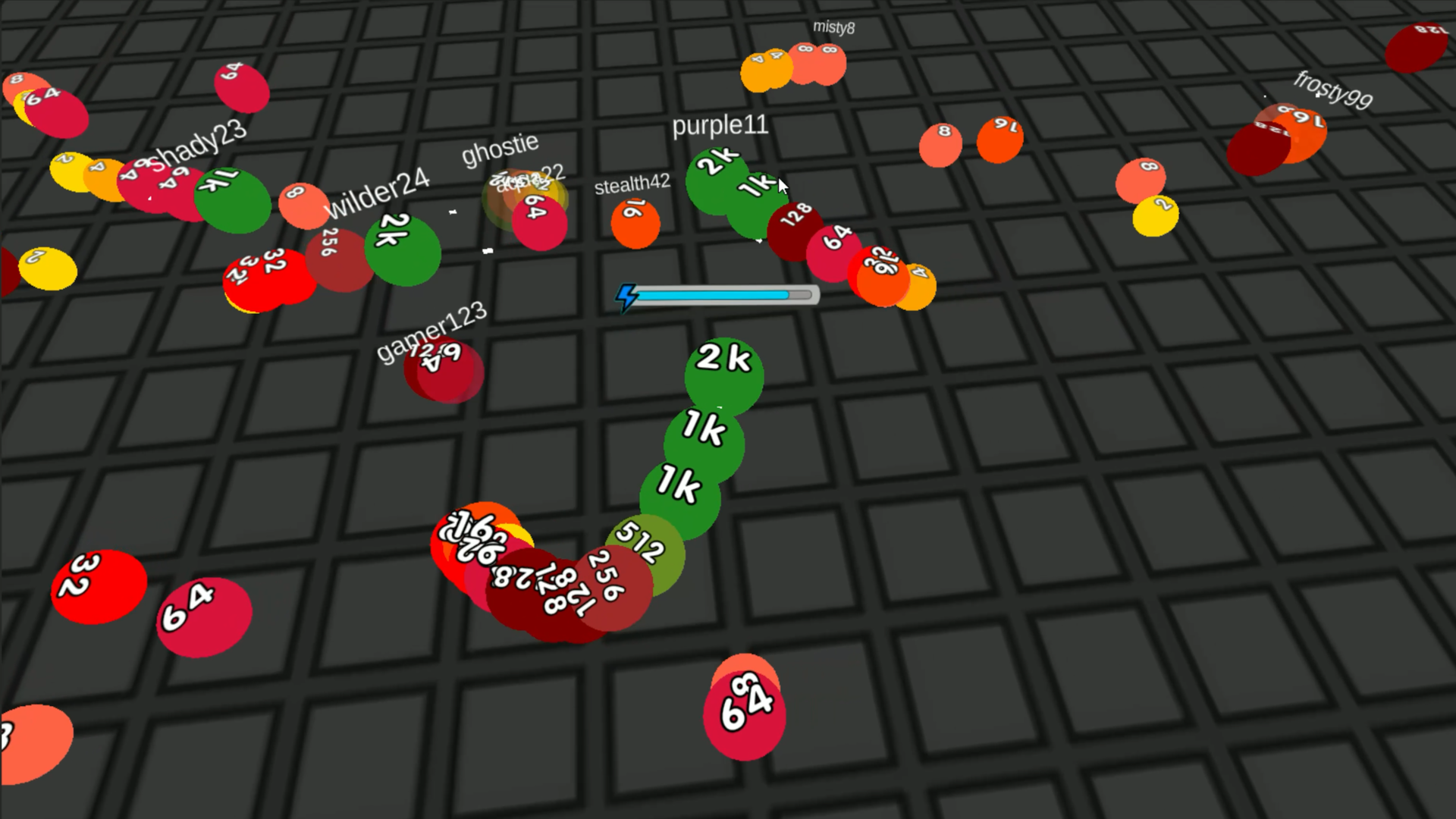The image size is (1456, 819).
Task: Click the lightning bolt boost icon
Action: 627,296
